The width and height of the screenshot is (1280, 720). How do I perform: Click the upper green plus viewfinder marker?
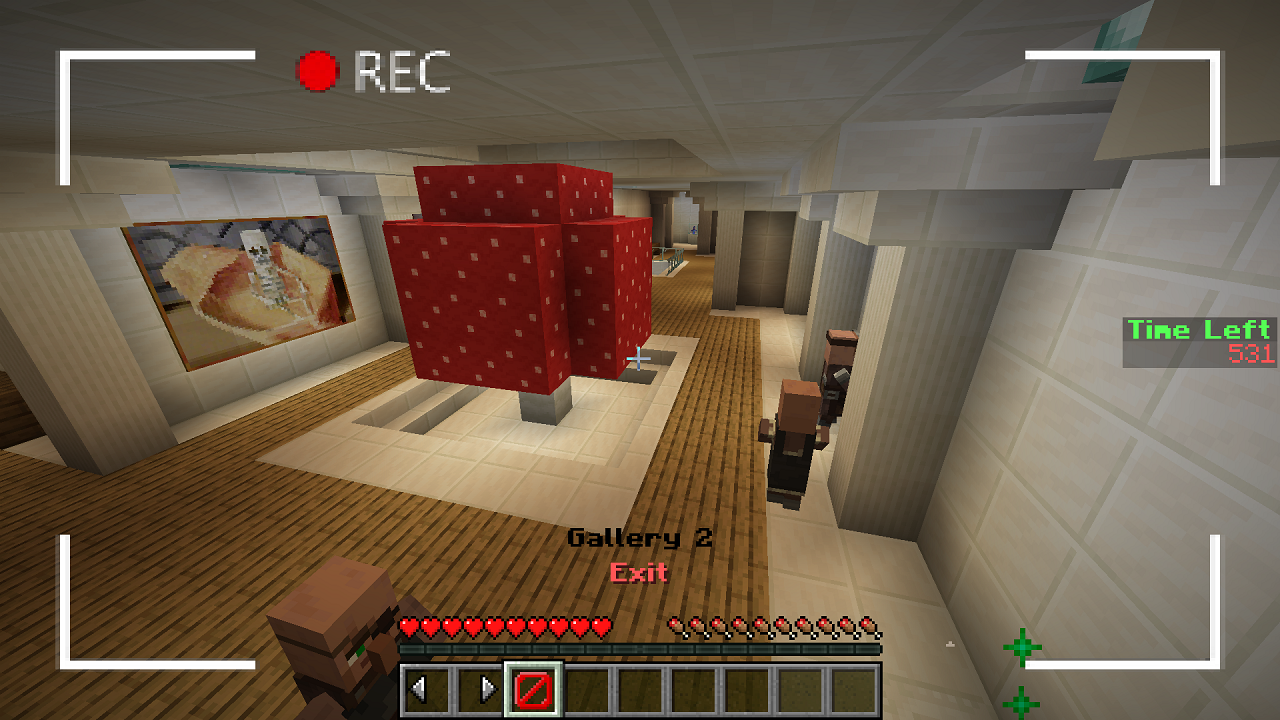(x=1021, y=645)
